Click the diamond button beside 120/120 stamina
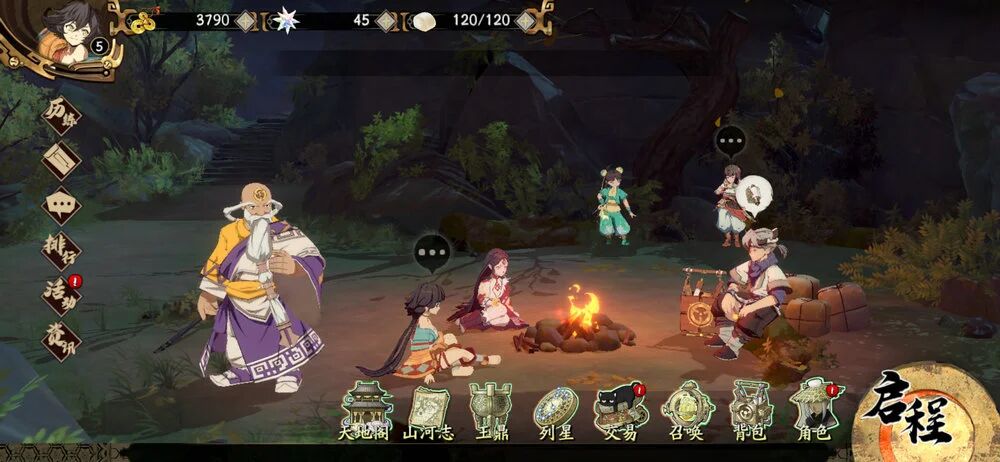Screen dimensions: 1000x462 tap(525, 19)
